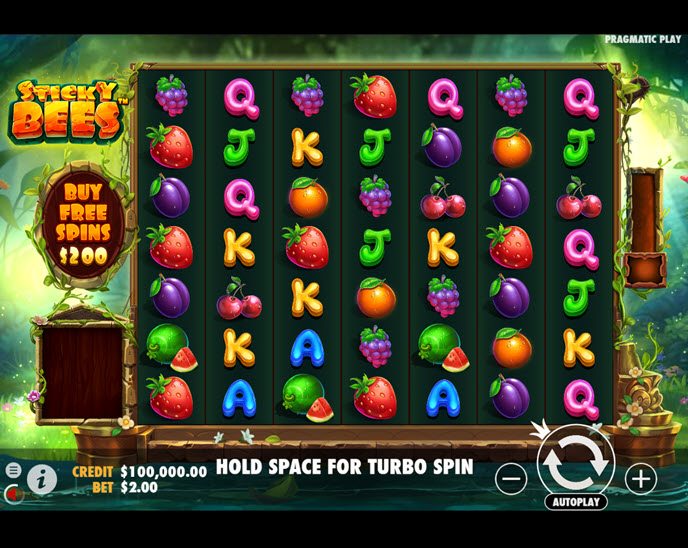This screenshot has width=688, height=548.
Task: Spin the reels with the circular arrows button
Action: pyautogui.click(x=575, y=462)
